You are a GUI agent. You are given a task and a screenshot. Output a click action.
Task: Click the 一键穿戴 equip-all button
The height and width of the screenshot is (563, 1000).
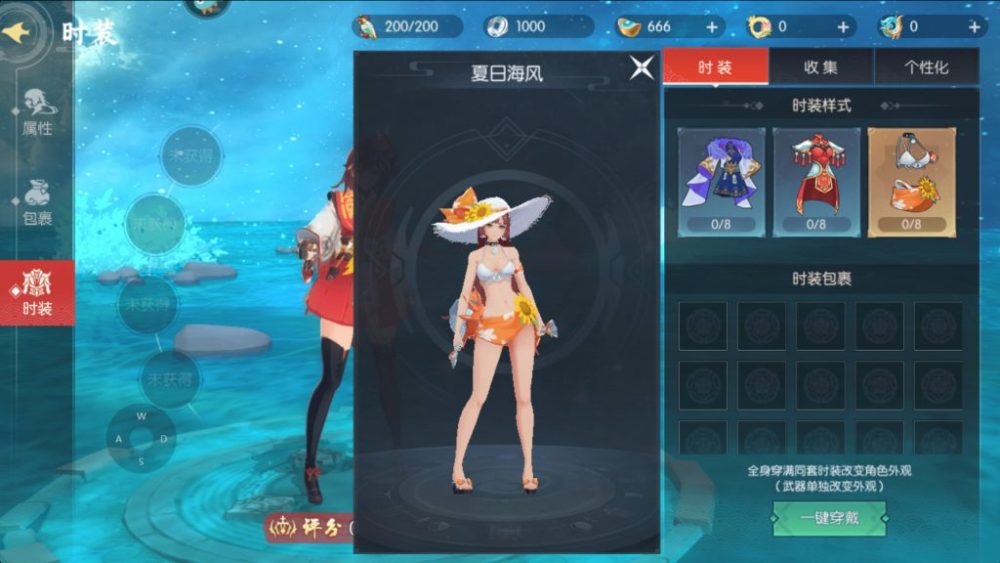tap(816, 518)
